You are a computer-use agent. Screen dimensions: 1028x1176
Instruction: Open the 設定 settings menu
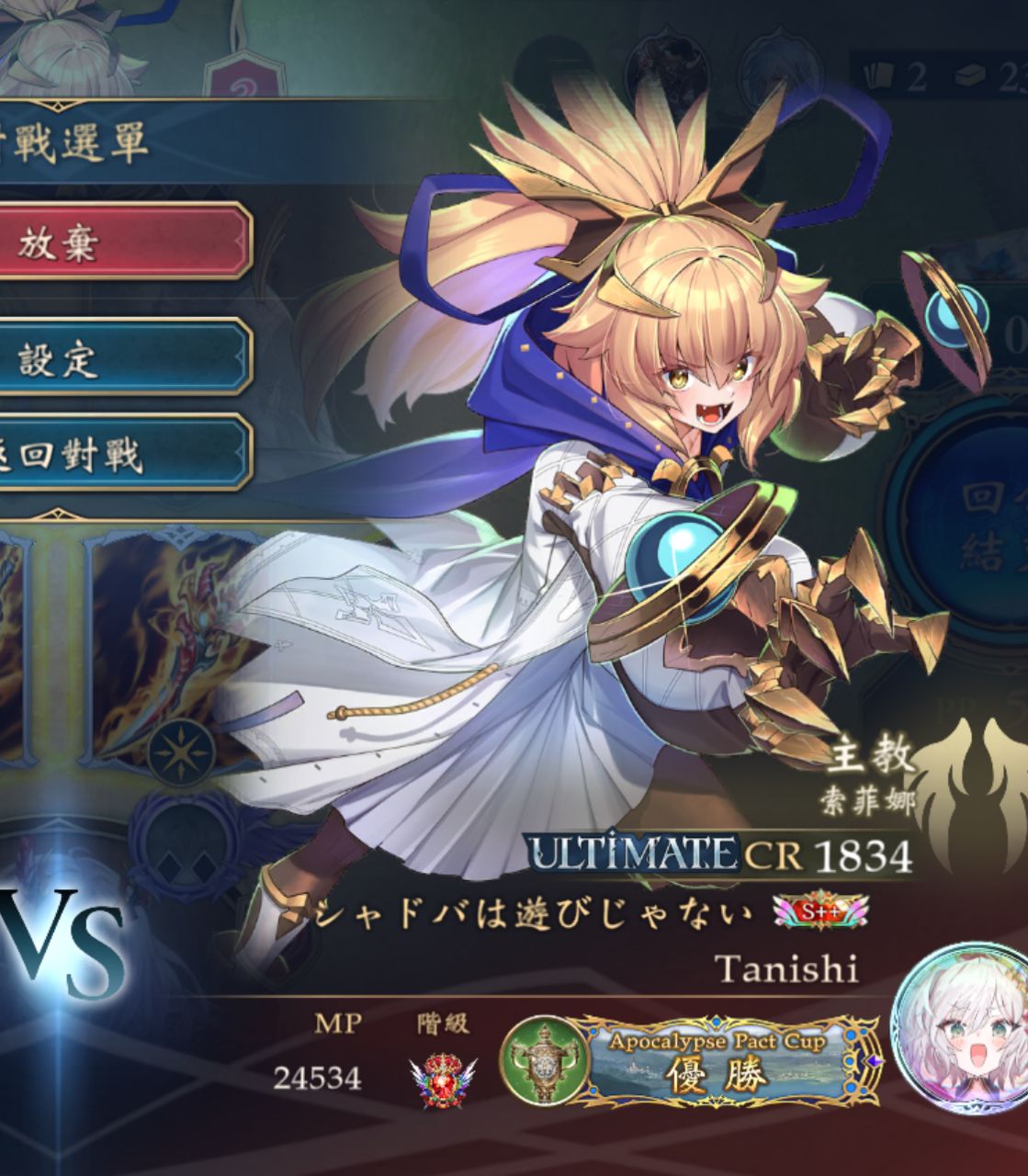119,357
